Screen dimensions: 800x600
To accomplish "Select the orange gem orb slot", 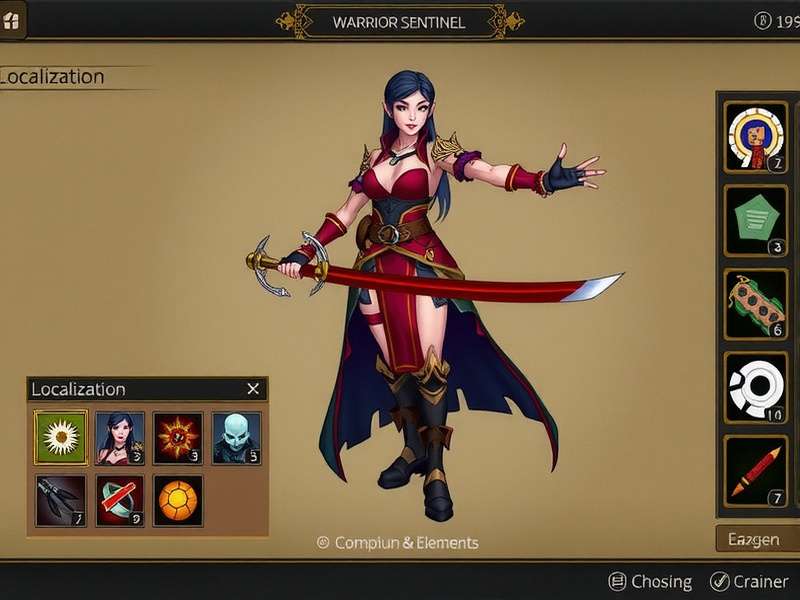I will click(x=178, y=500).
